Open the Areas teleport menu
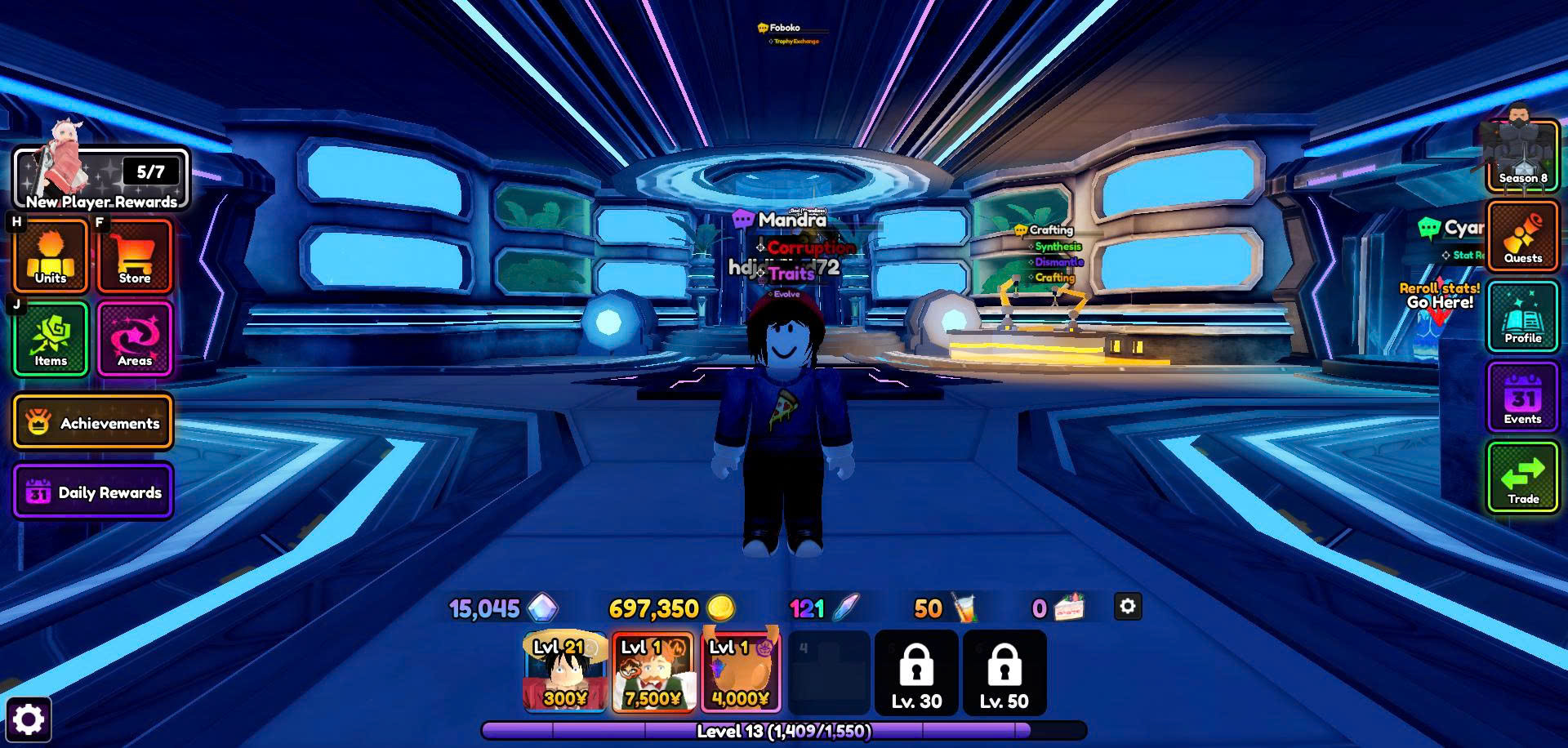The width and height of the screenshot is (1568, 748). tap(135, 339)
